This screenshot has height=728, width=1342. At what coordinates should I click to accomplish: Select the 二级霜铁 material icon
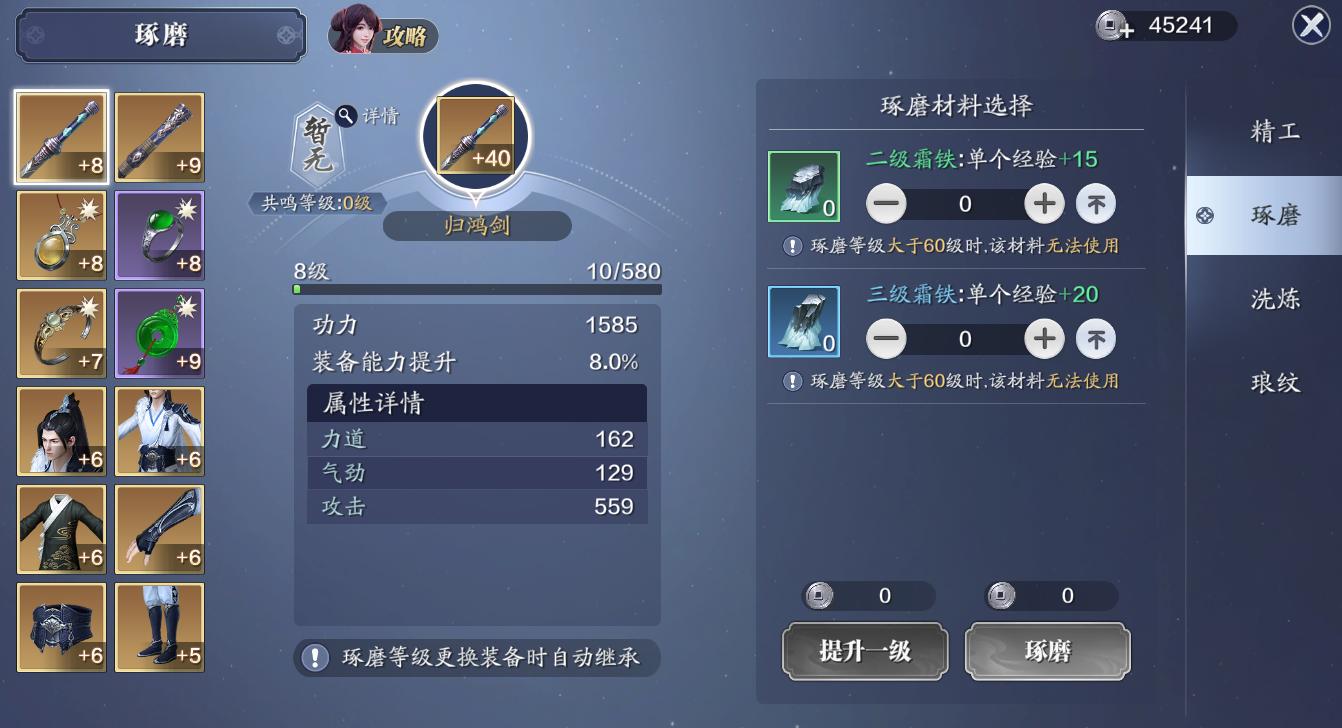(x=803, y=187)
